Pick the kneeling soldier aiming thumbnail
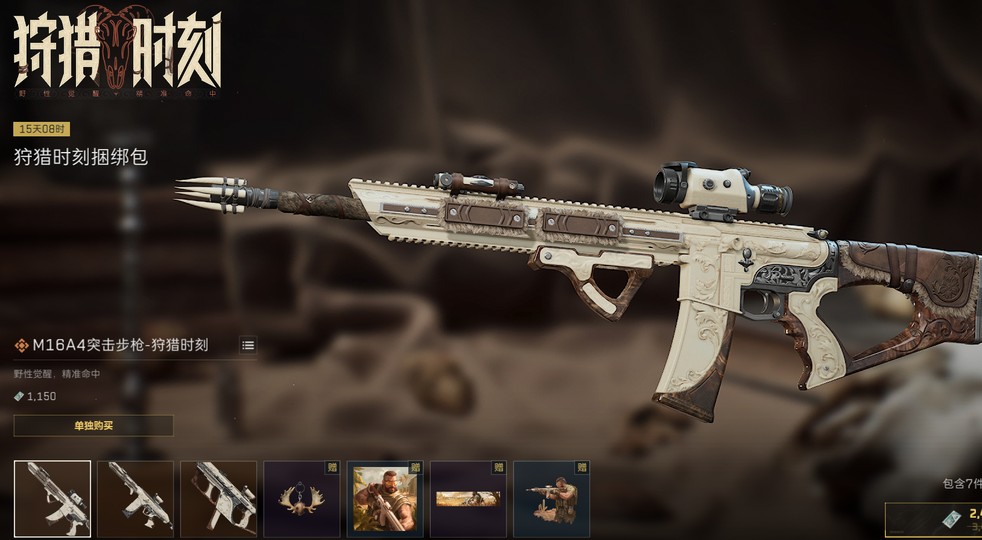The image size is (982, 540). click(551, 498)
